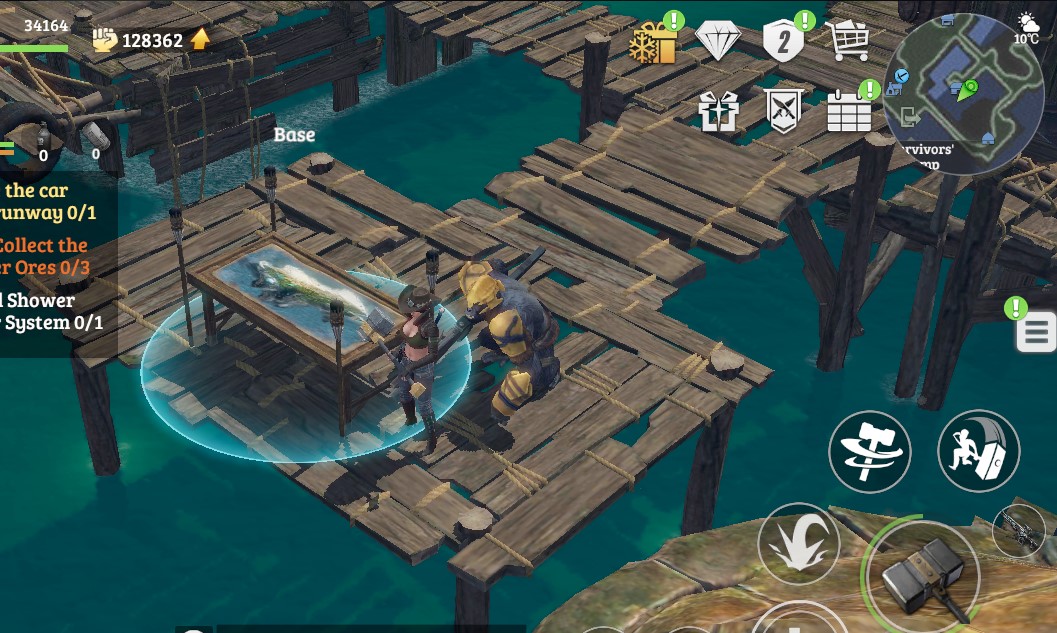Open the diamond premium currency shop
Viewport: 1057px width, 633px height.
717,42
